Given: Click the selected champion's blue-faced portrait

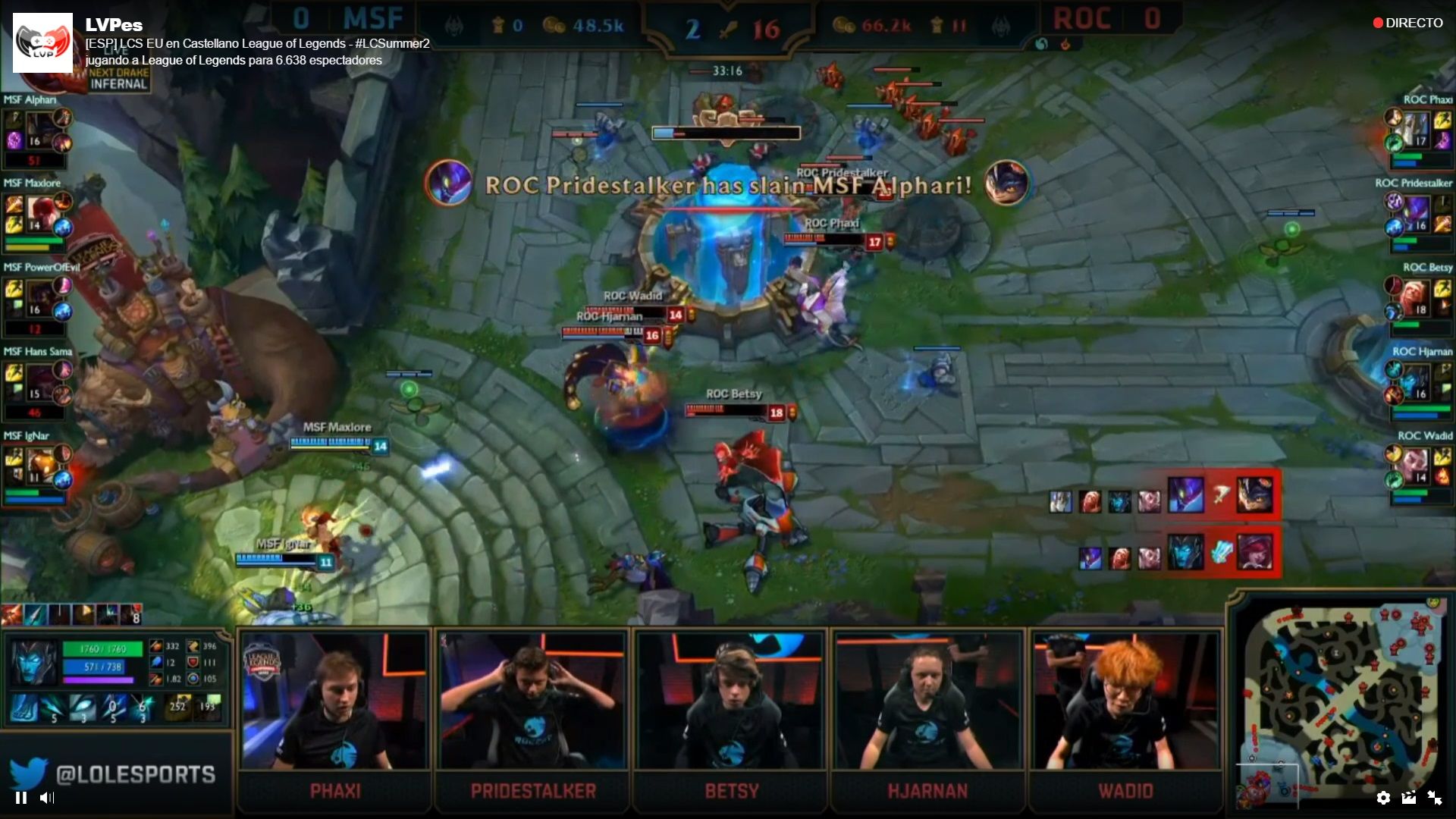Looking at the screenshot, I should point(33,661).
